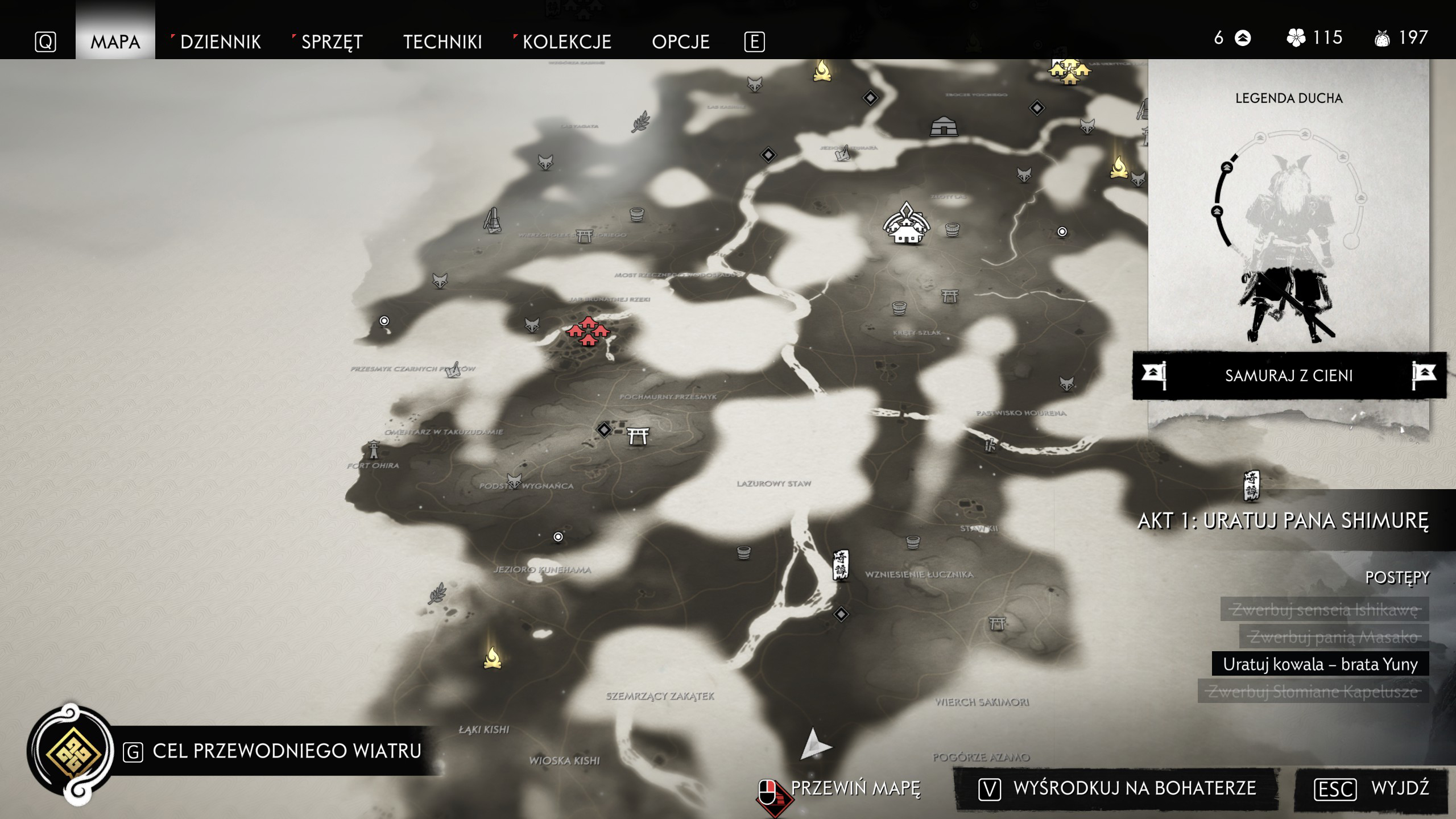
Task: Open the Sprzęt tab
Action: click(332, 42)
